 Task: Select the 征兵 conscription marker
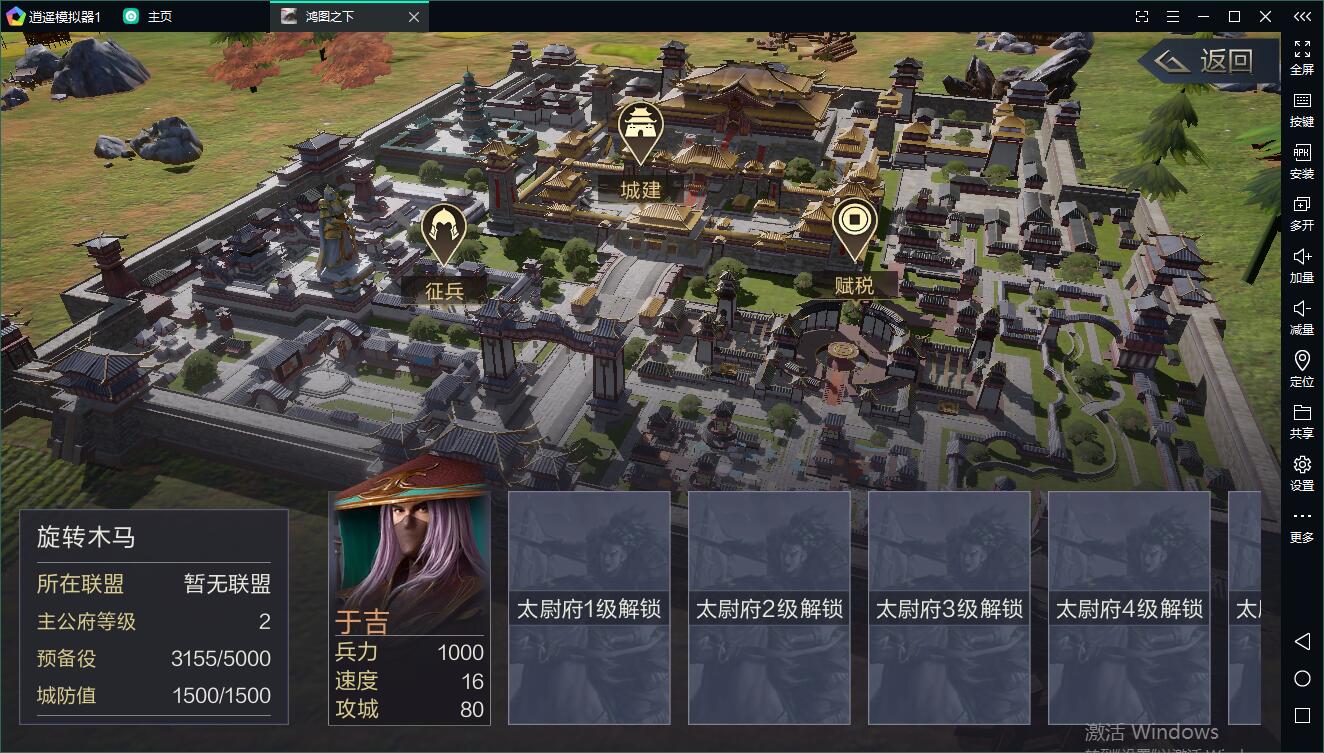click(443, 236)
